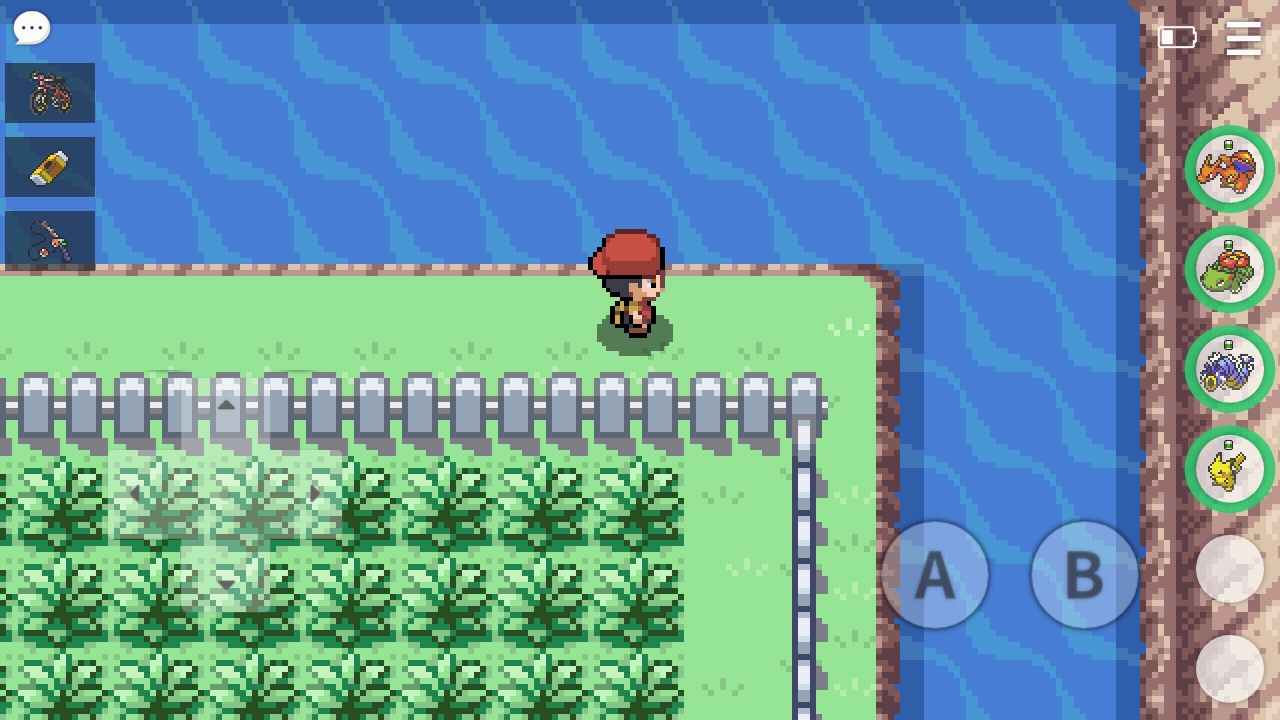Tap the D-pad down arrow

pyautogui.click(x=227, y=583)
